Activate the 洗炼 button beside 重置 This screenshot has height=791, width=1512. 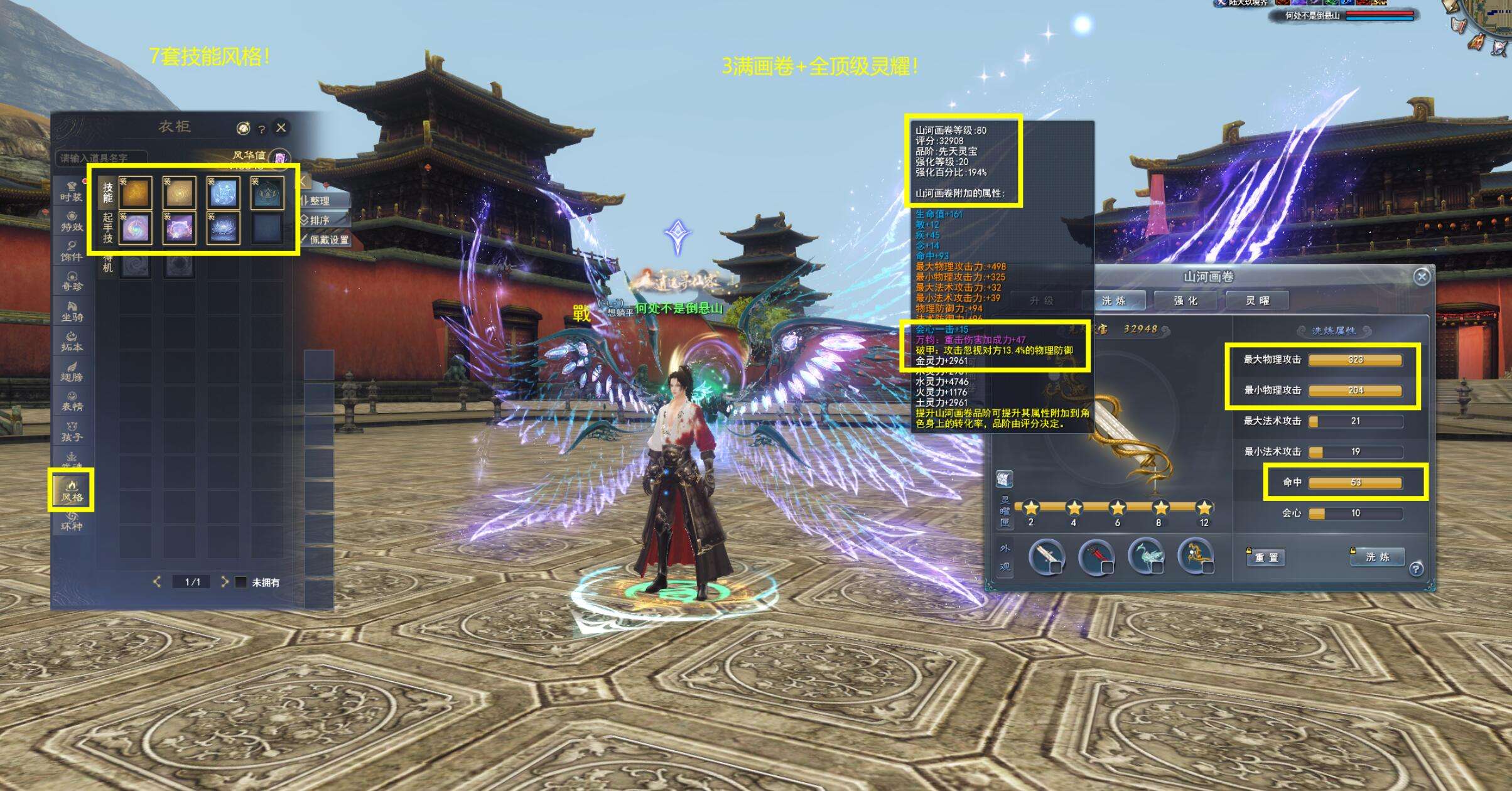point(1377,557)
